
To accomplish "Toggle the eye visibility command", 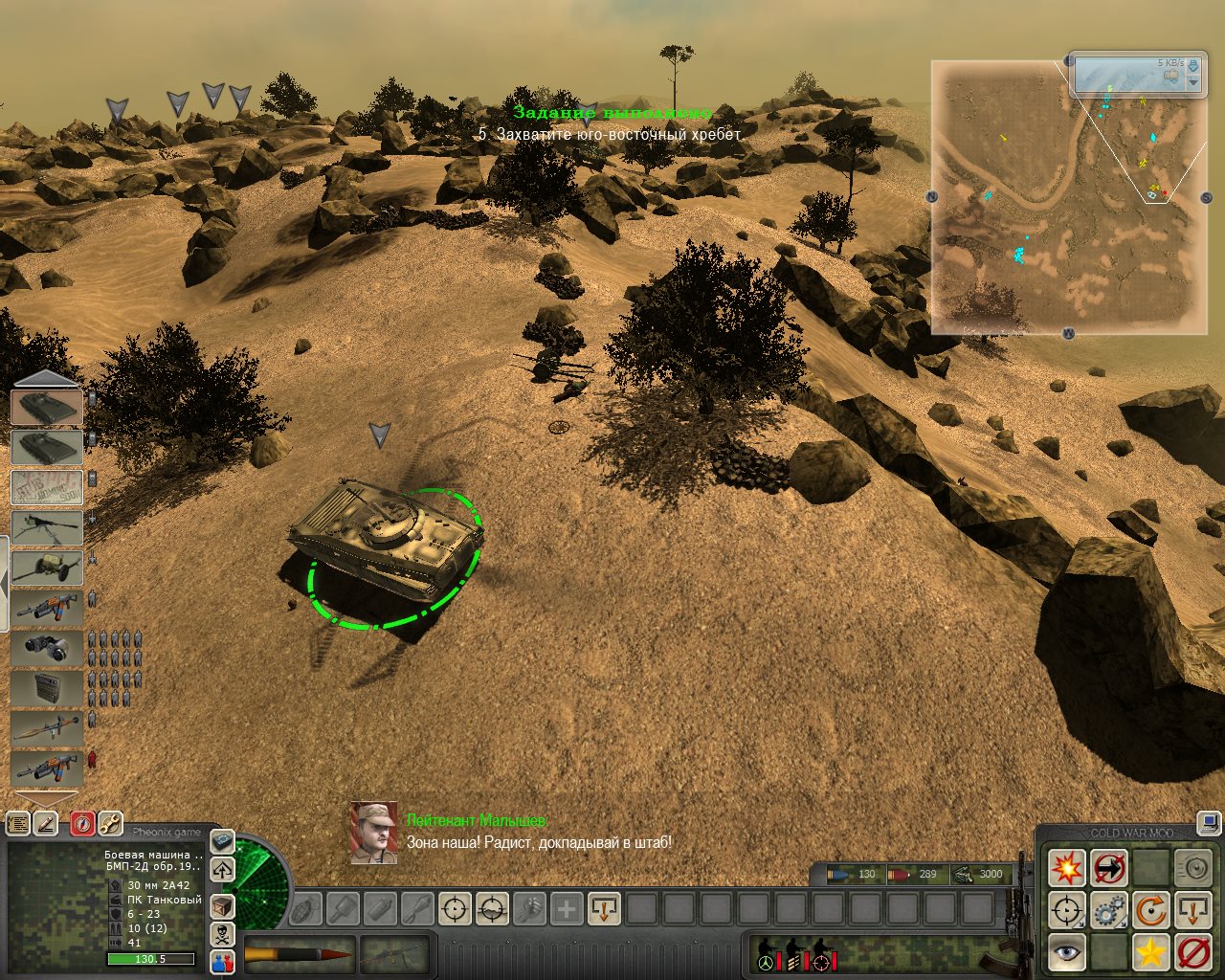I will click(1066, 952).
